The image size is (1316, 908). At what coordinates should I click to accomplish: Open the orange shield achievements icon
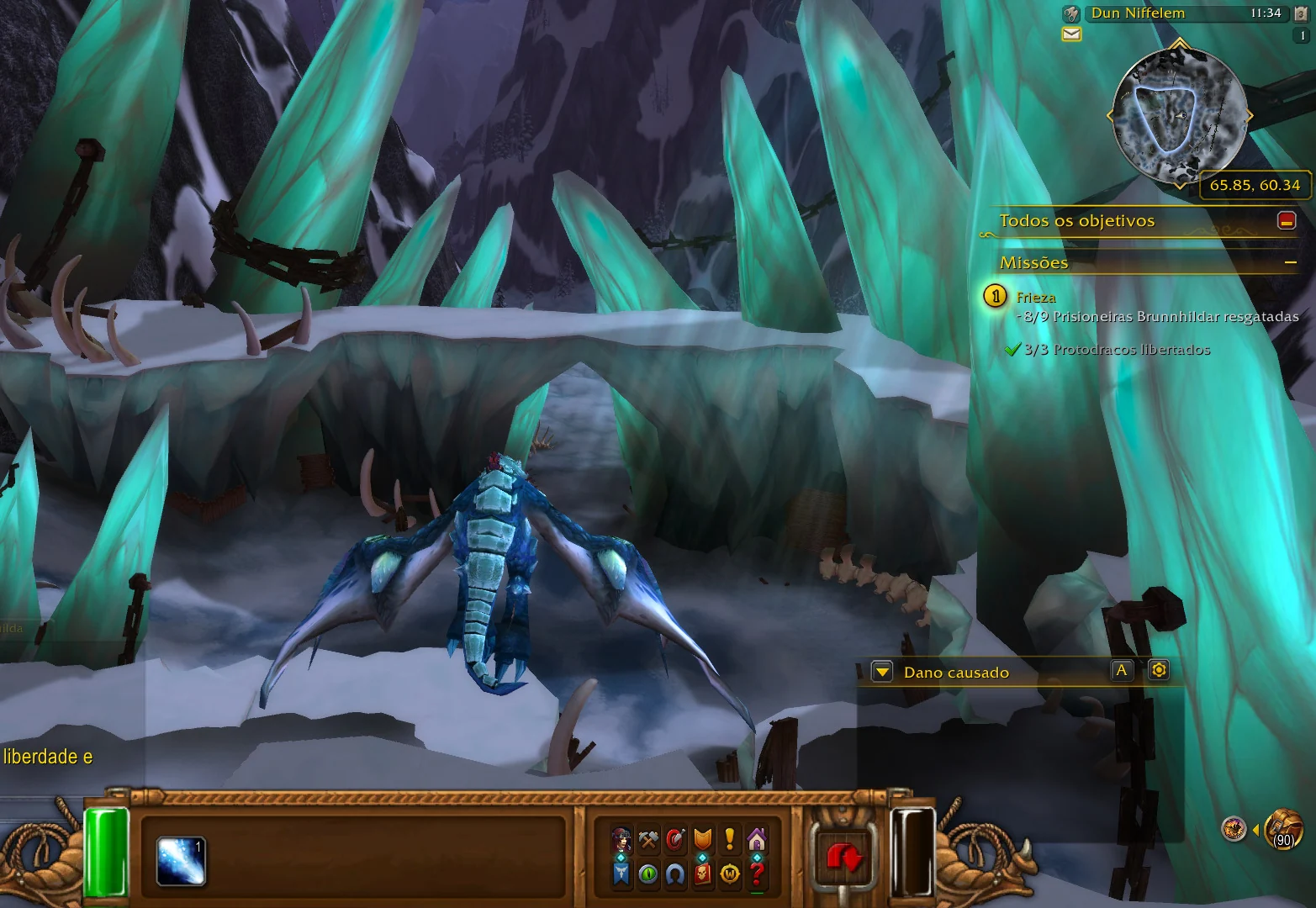tap(702, 839)
